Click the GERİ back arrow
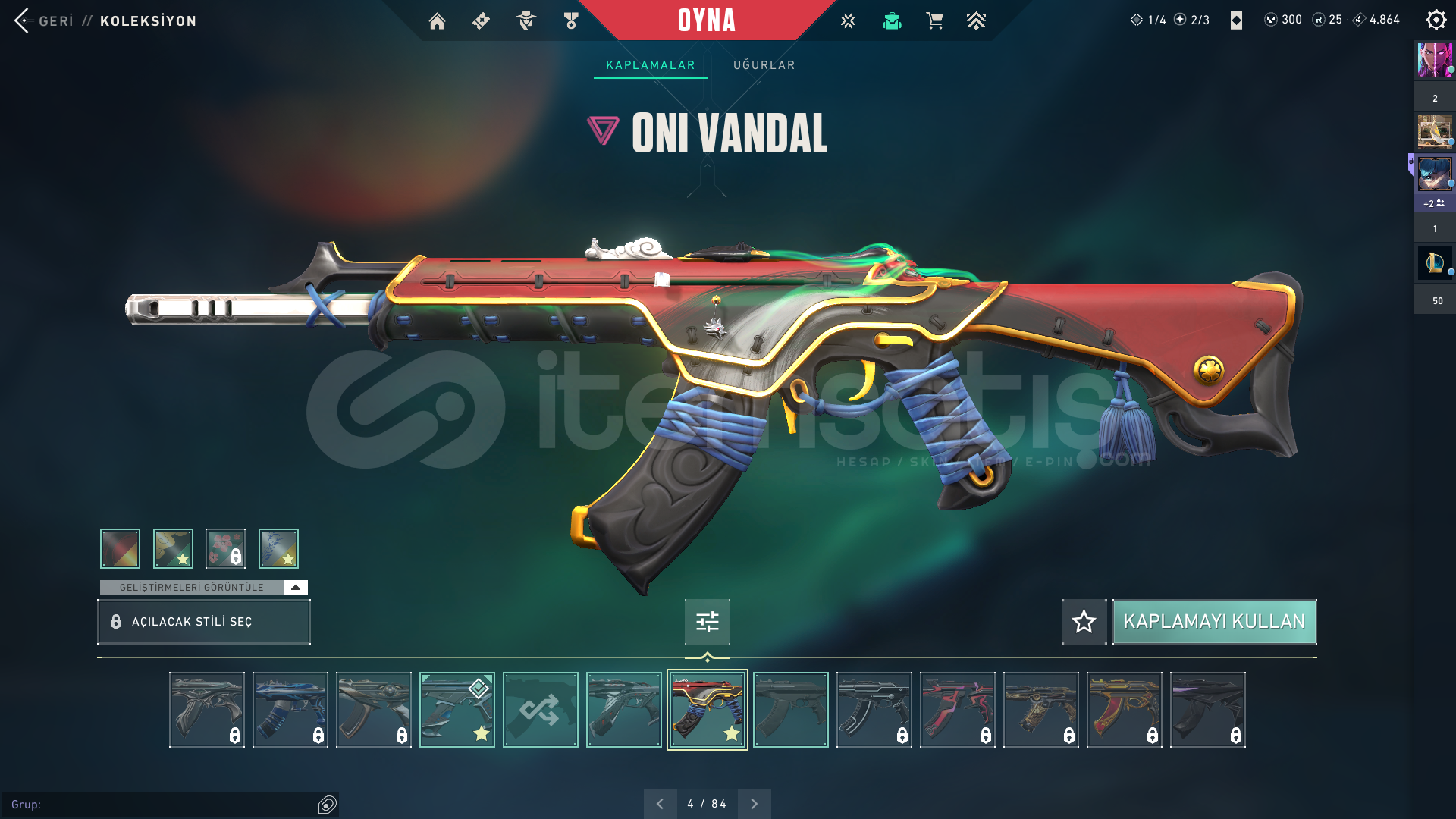The height and width of the screenshot is (819, 1456). point(20,20)
